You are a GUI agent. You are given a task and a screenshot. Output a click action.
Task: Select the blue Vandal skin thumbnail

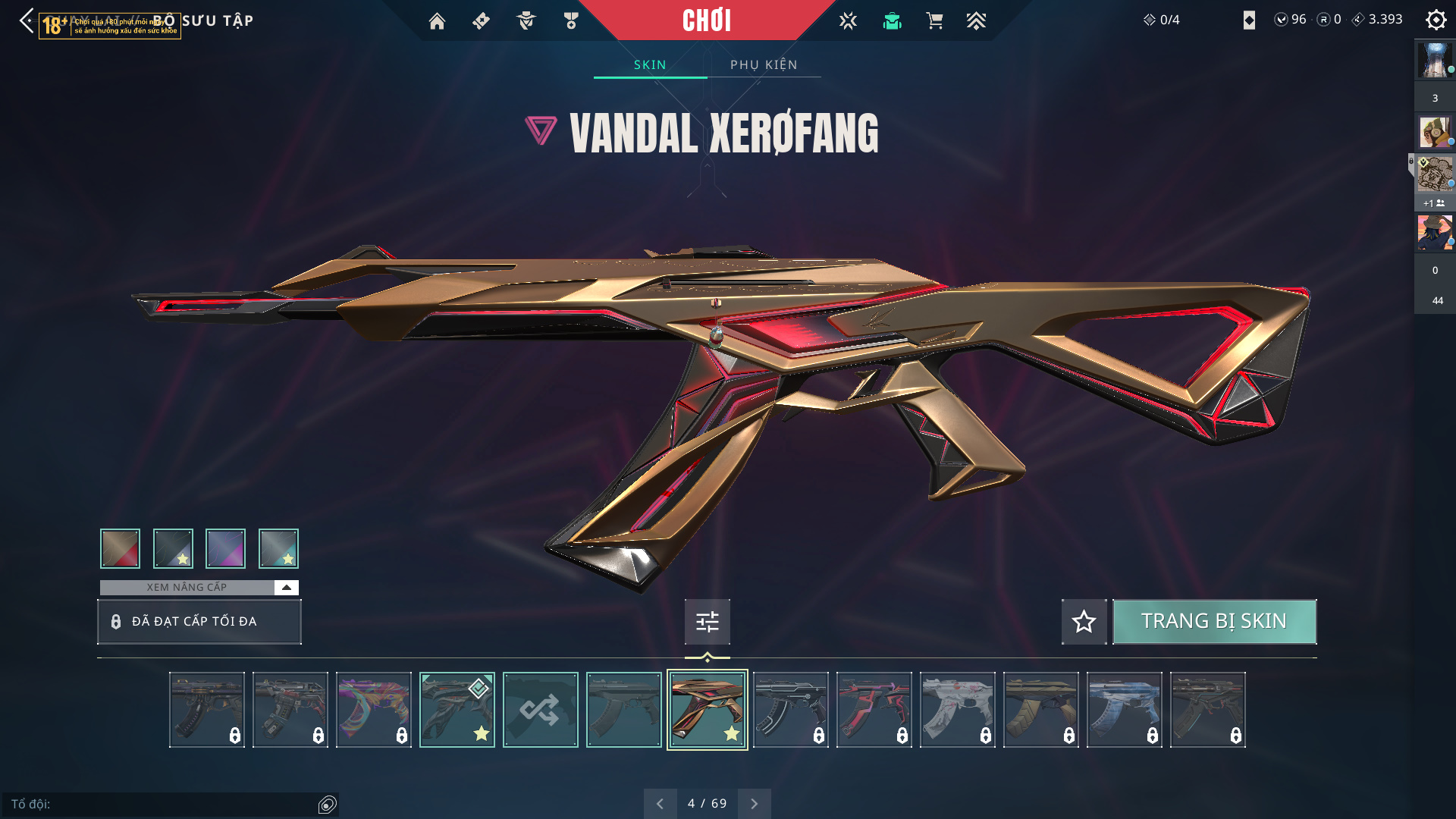tap(1124, 710)
